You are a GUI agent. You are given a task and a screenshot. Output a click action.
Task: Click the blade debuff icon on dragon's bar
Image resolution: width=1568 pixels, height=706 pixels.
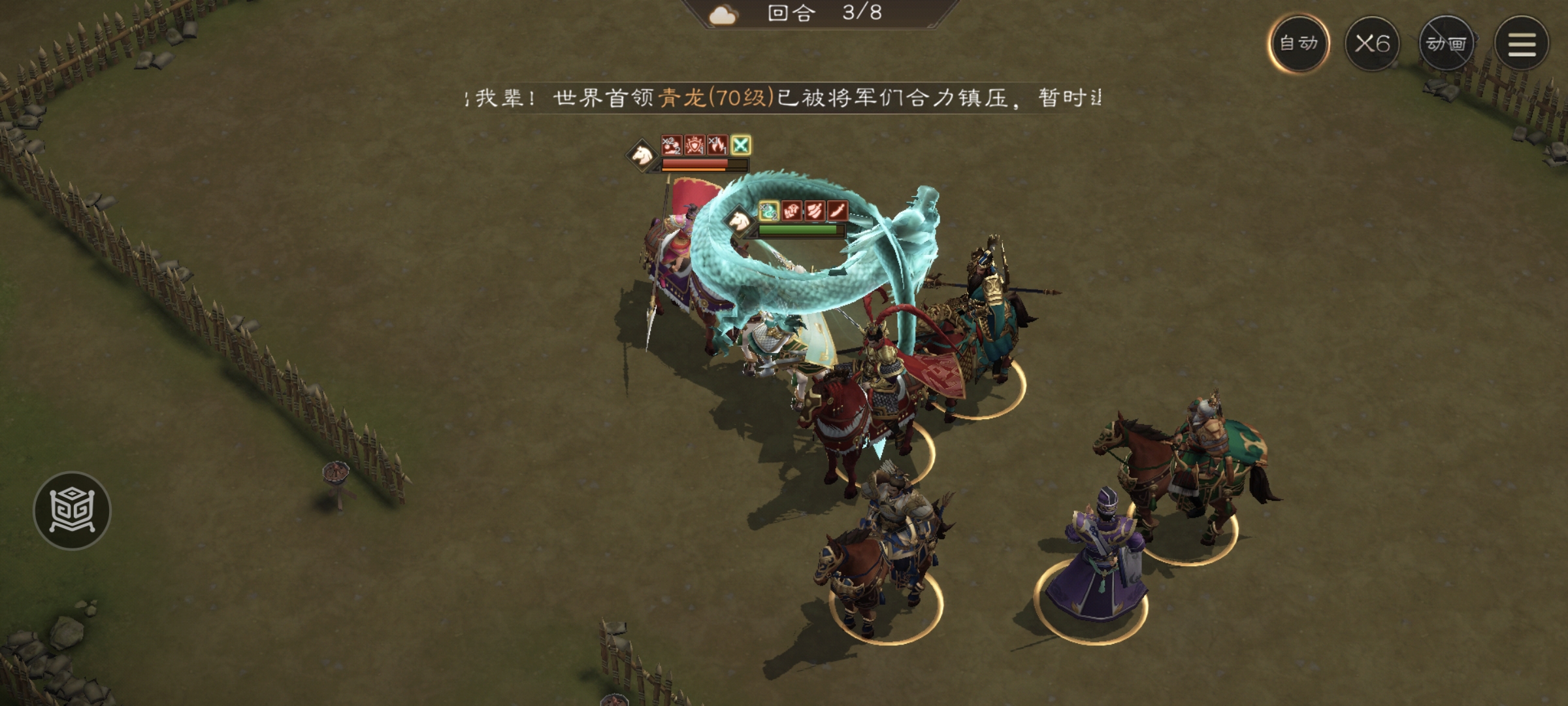pos(837,211)
